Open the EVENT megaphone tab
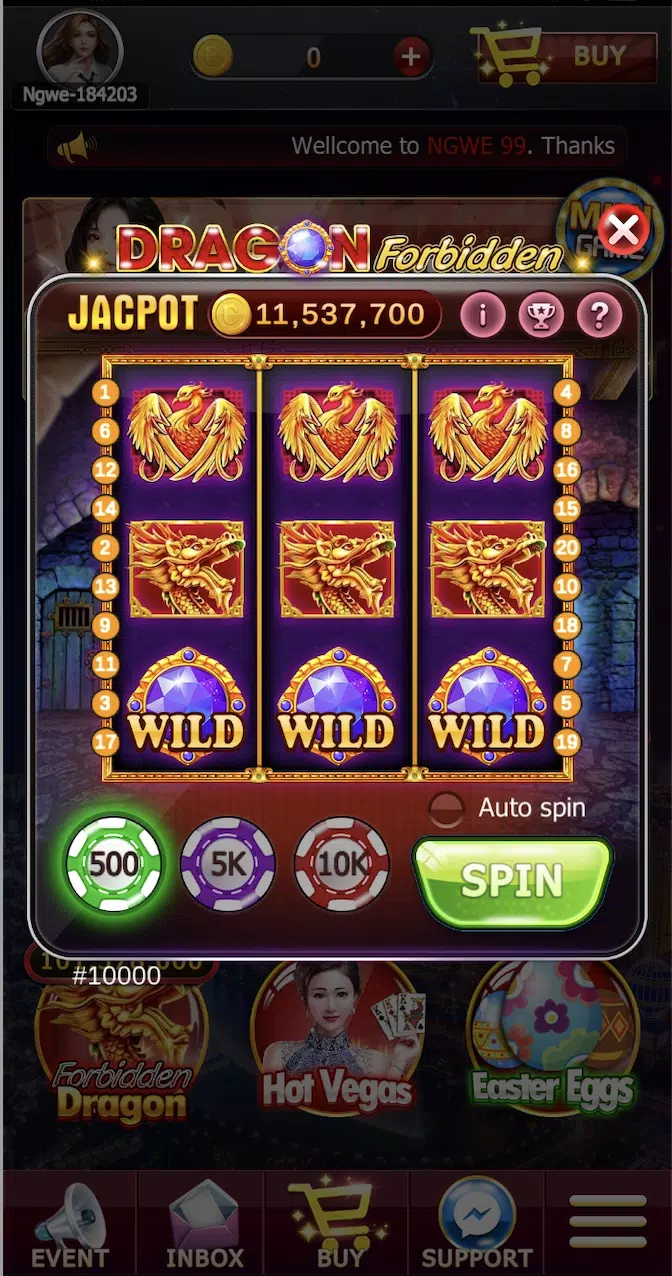Image resolution: width=672 pixels, height=1276 pixels. [x=68, y=1225]
